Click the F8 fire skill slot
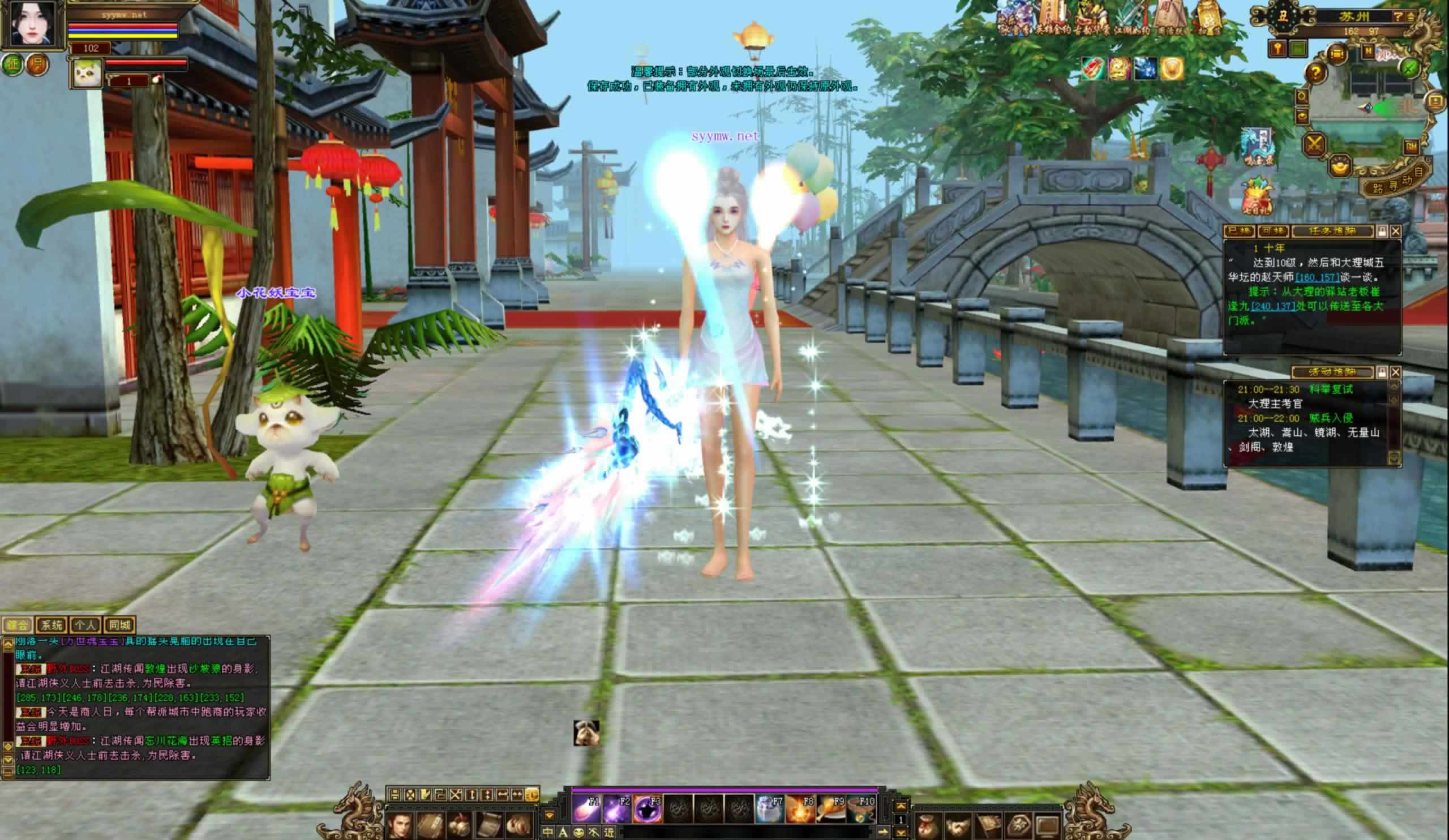The height and width of the screenshot is (840, 1449). click(800, 809)
